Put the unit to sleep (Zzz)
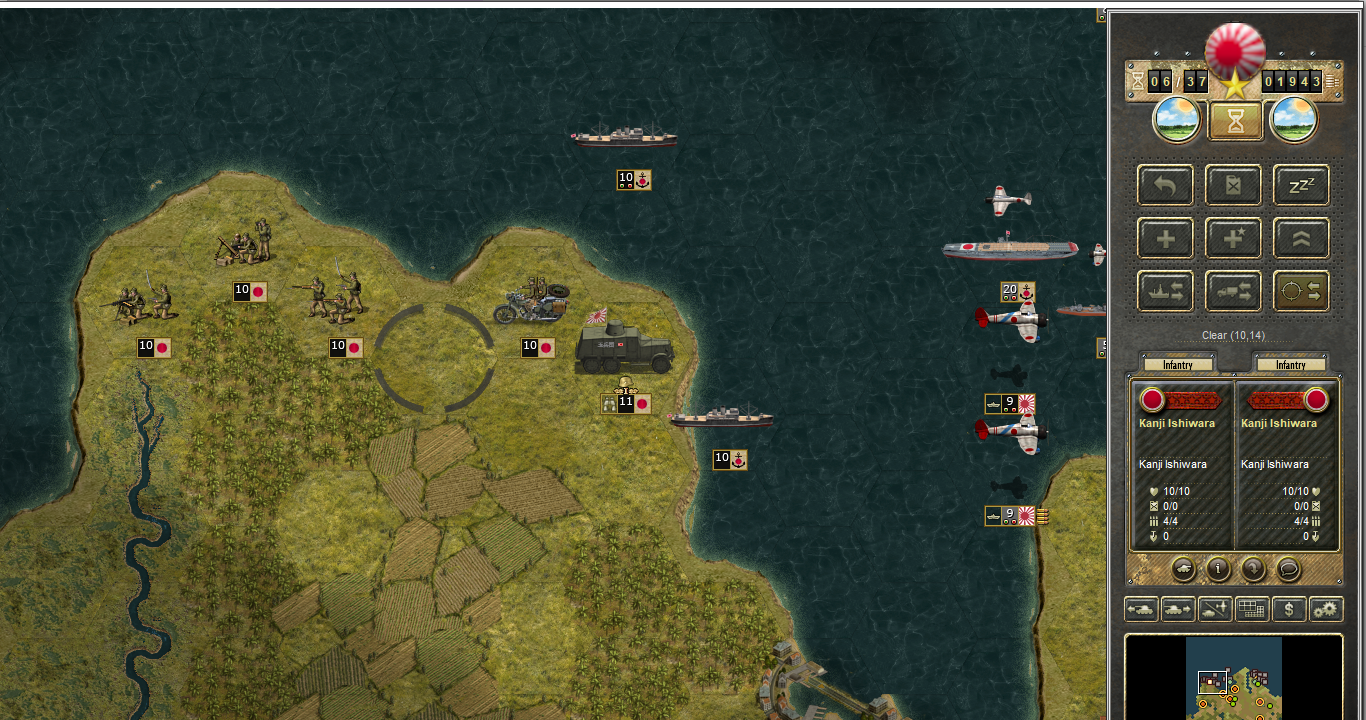This screenshot has height=720, width=1366. click(x=1301, y=186)
